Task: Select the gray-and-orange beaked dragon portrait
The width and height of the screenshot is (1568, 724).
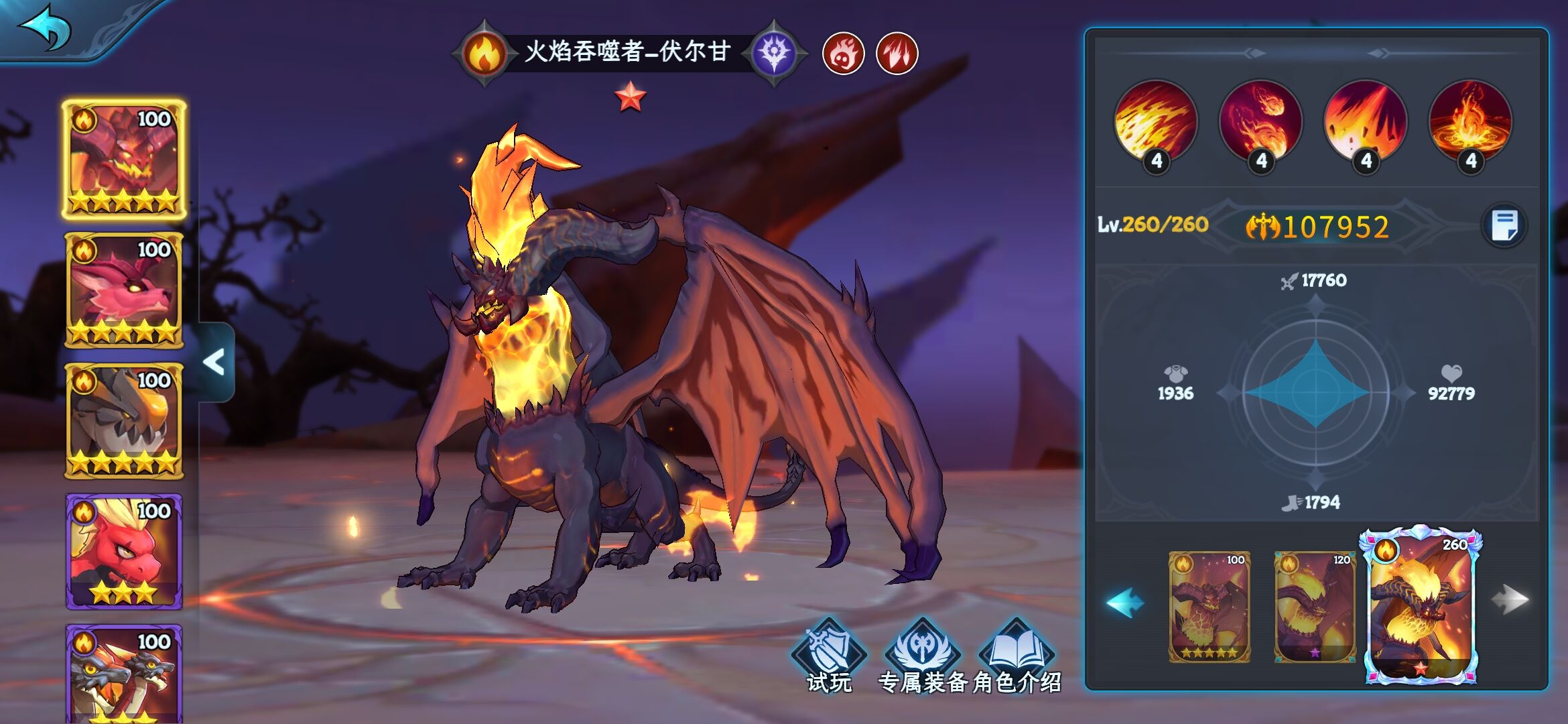Action: click(x=124, y=421)
